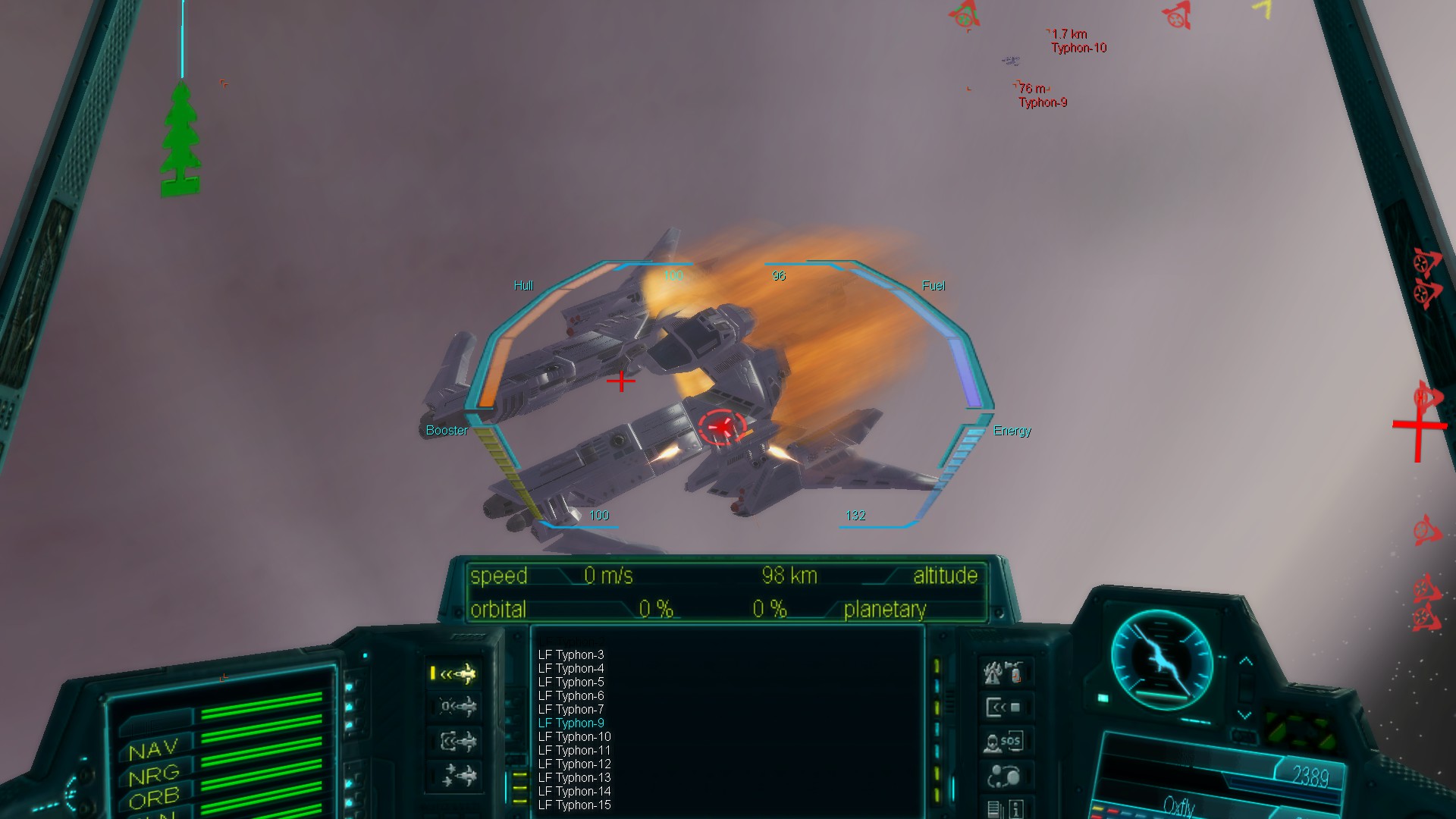Click the Typhon-10 contact label

(1078, 47)
